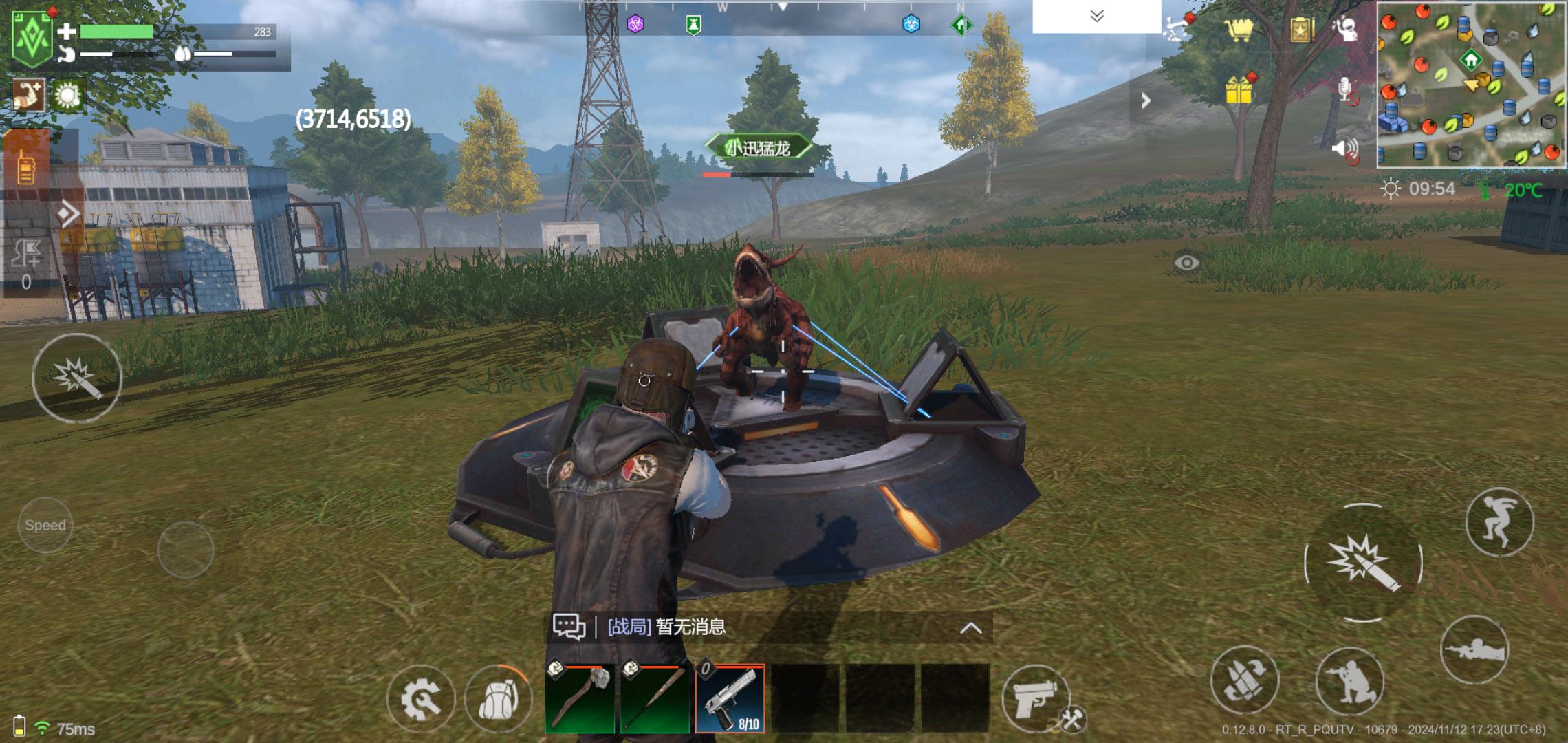1568x743 pixels.
Task: Activate the jump button
Action: 1499,522
